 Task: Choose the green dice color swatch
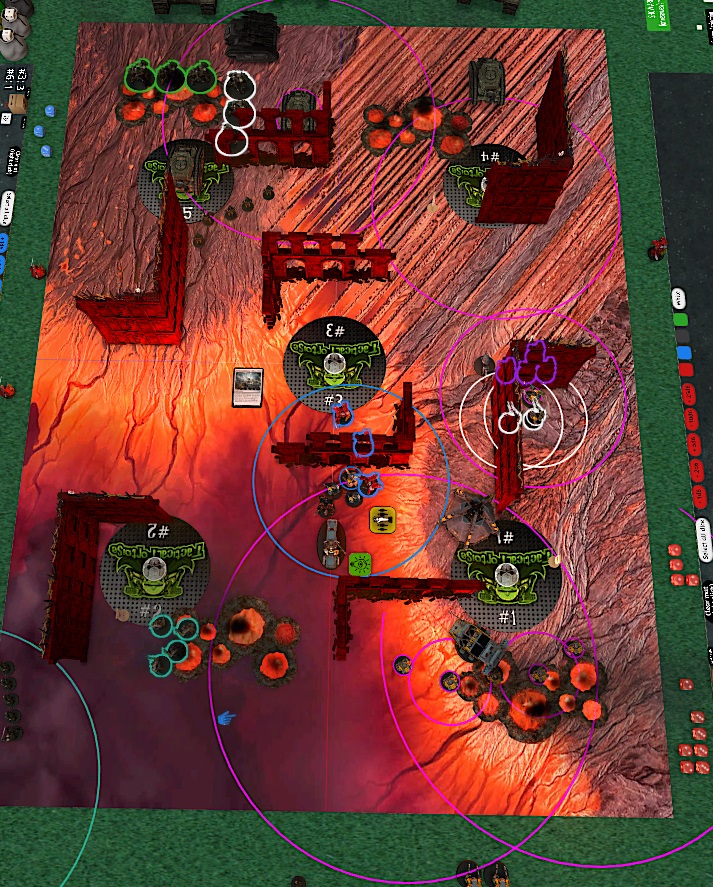click(x=682, y=320)
